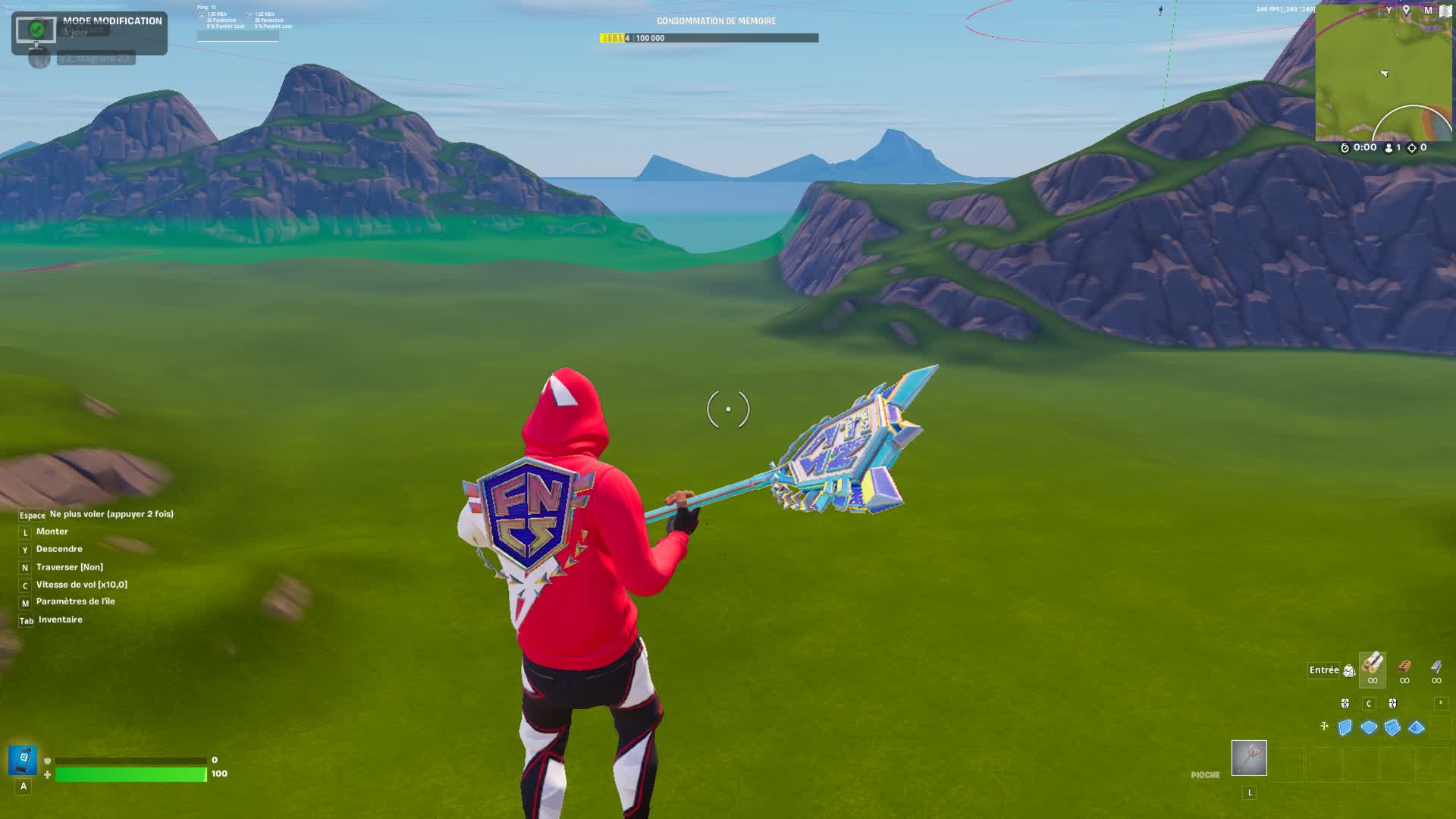Select the wall build piece icon
1456x819 pixels.
(x=1345, y=728)
